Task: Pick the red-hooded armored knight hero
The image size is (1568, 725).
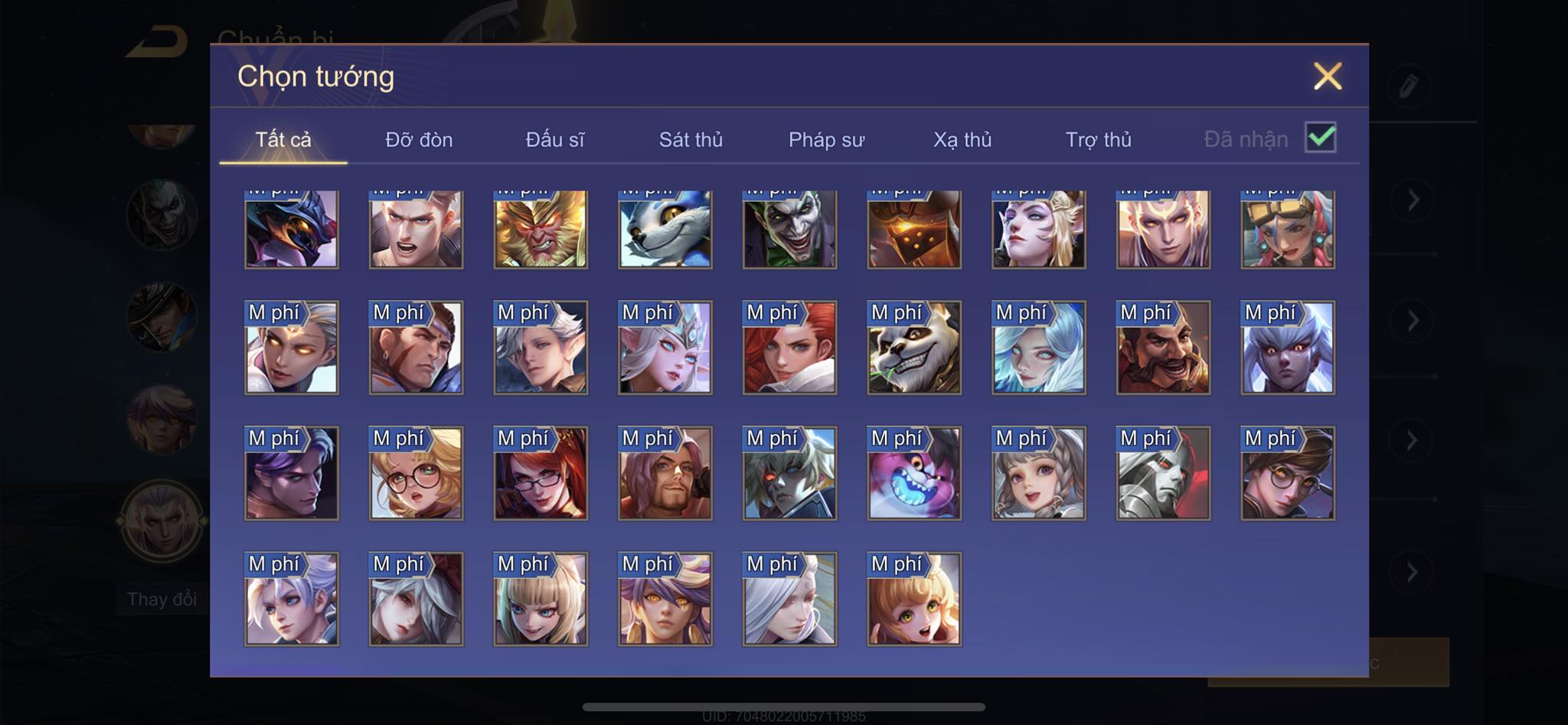Action: pos(1163,473)
